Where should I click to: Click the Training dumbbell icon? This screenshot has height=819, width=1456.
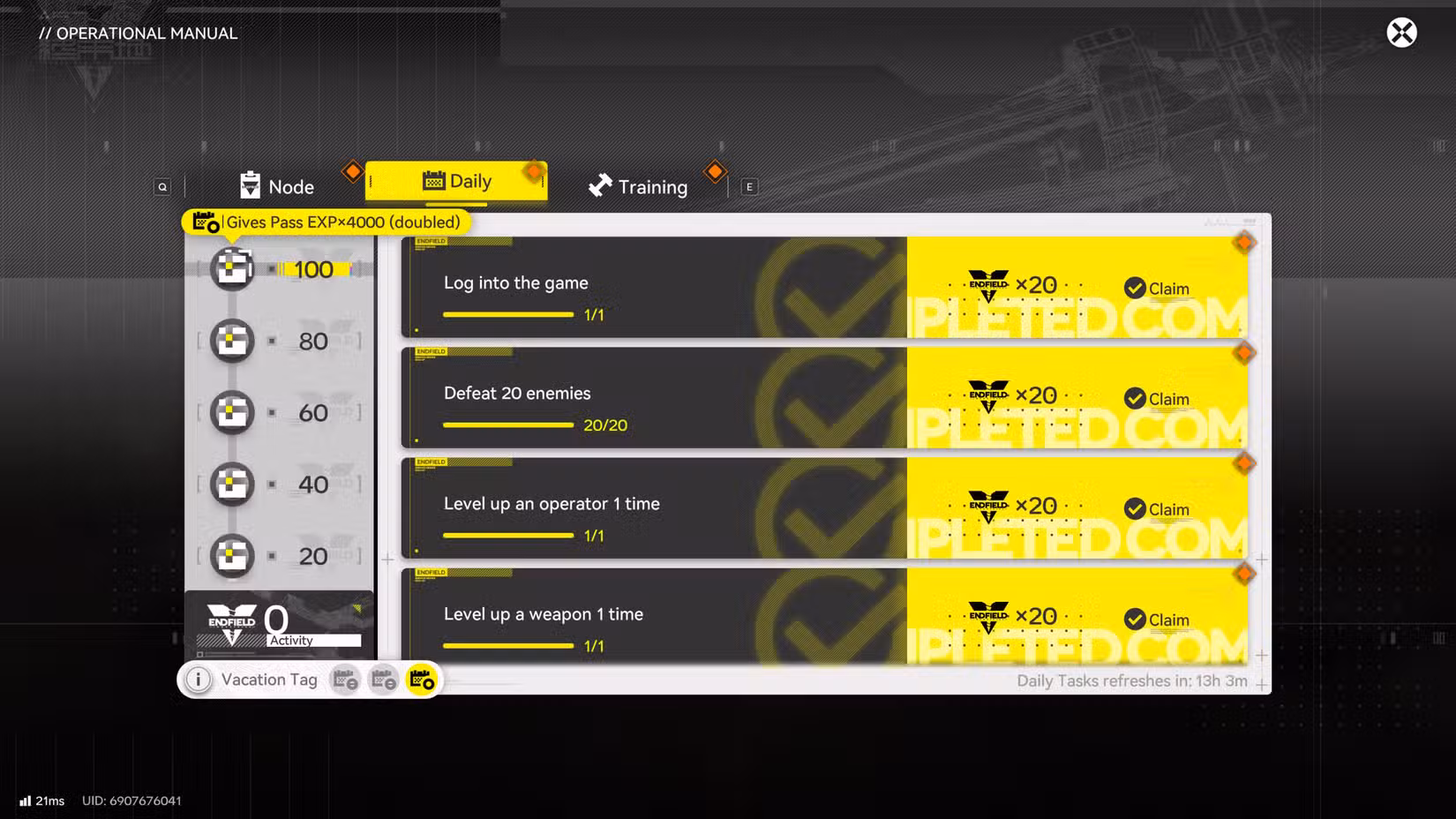(x=599, y=186)
